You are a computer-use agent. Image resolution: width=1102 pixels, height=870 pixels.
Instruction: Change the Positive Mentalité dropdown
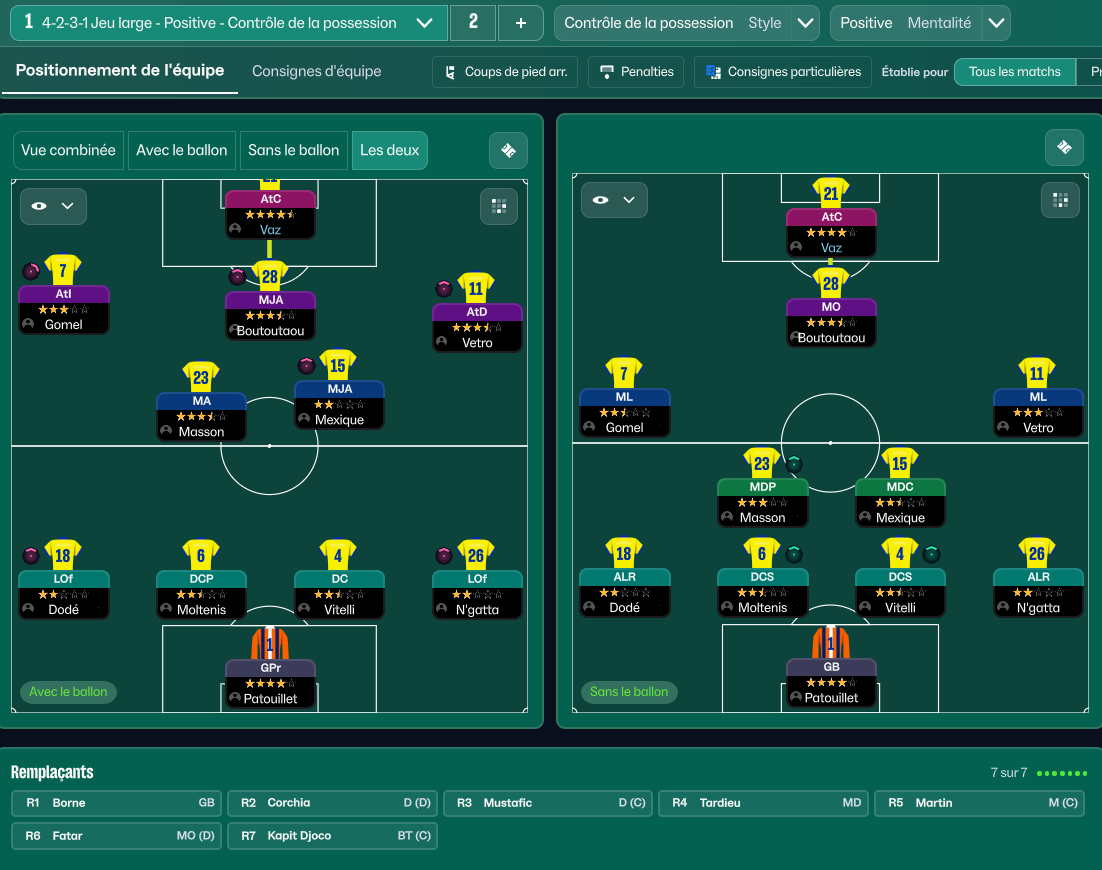(995, 23)
